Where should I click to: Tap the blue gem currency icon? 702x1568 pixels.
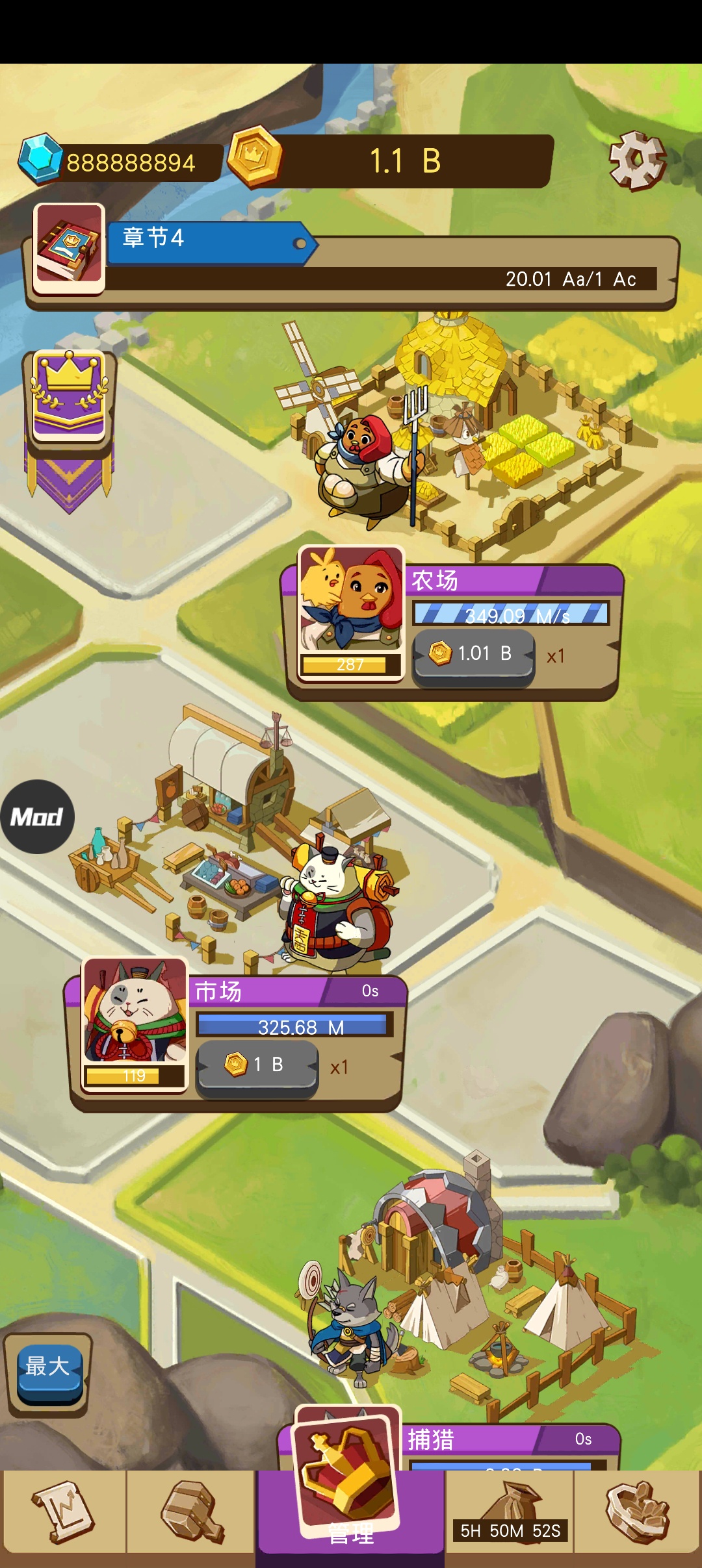pyautogui.click(x=40, y=158)
